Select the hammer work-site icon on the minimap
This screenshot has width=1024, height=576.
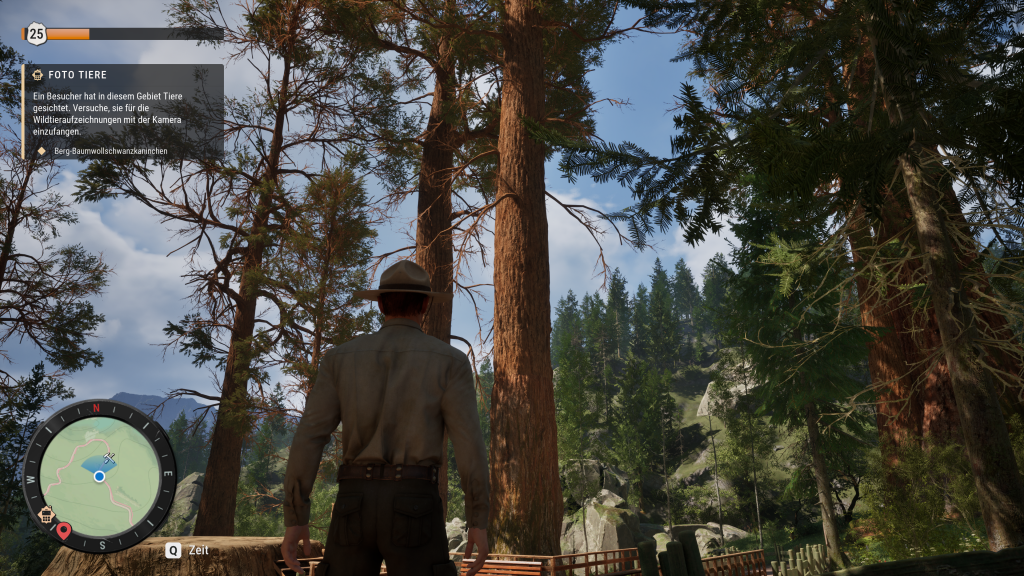point(109,457)
